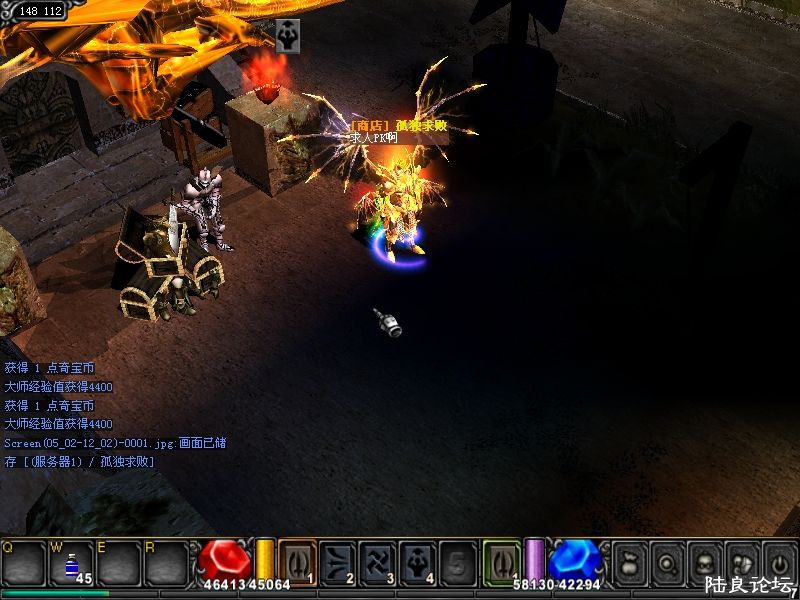Click the power icon system menu button
Screen dimensions: 800x600
(778, 562)
